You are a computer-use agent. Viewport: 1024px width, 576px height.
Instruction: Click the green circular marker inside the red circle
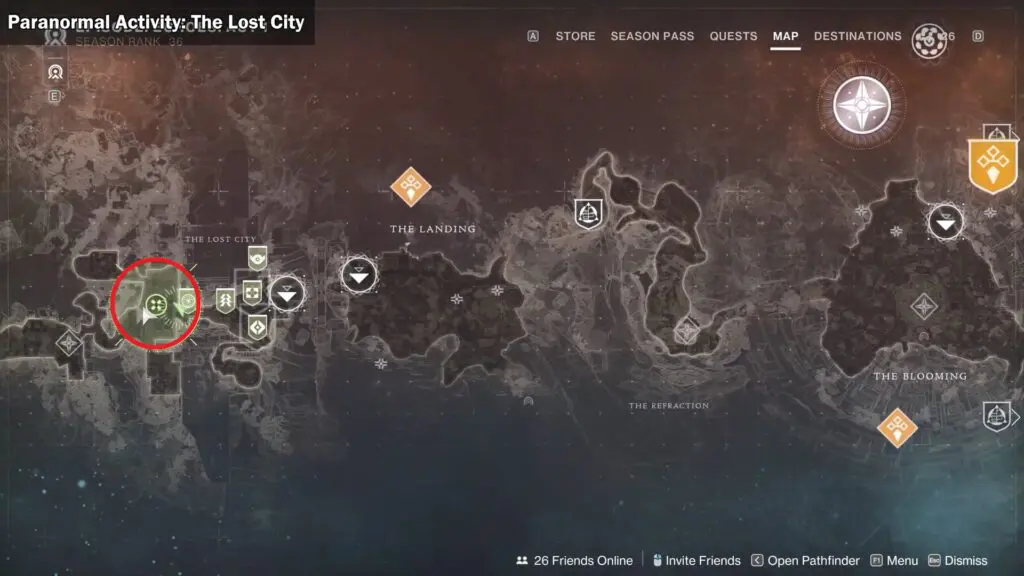point(155,303)
